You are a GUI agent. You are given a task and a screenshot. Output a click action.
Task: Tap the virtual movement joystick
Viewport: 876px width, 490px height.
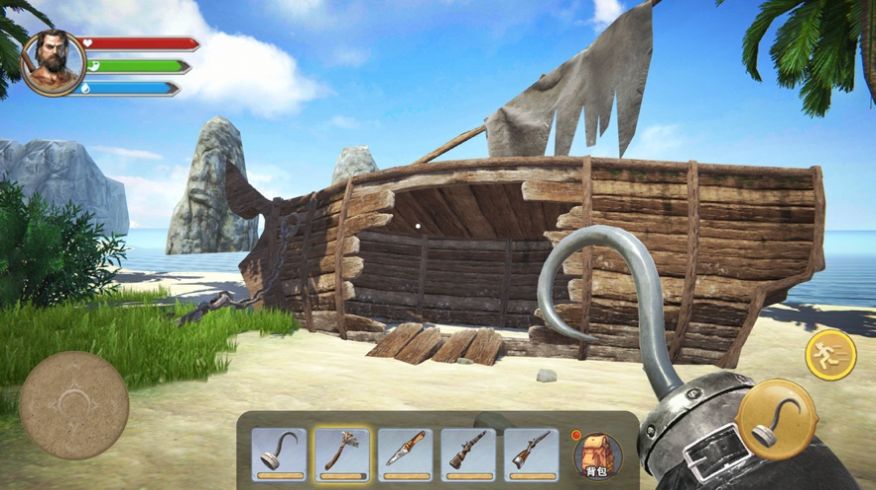click(74, 405)
